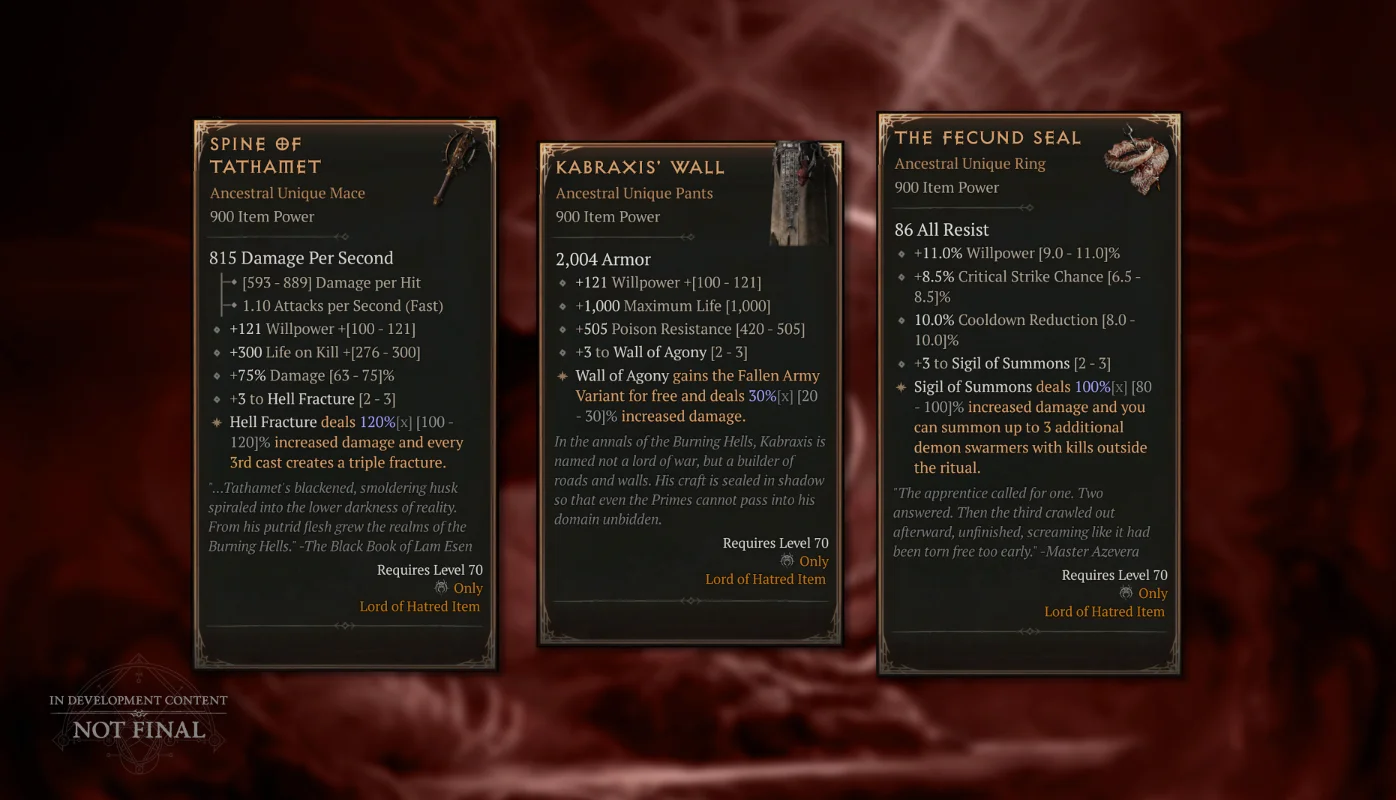
Task: Open the Lord of Hatred Item link on The Fecund Seal
Action: (1104, 611)
